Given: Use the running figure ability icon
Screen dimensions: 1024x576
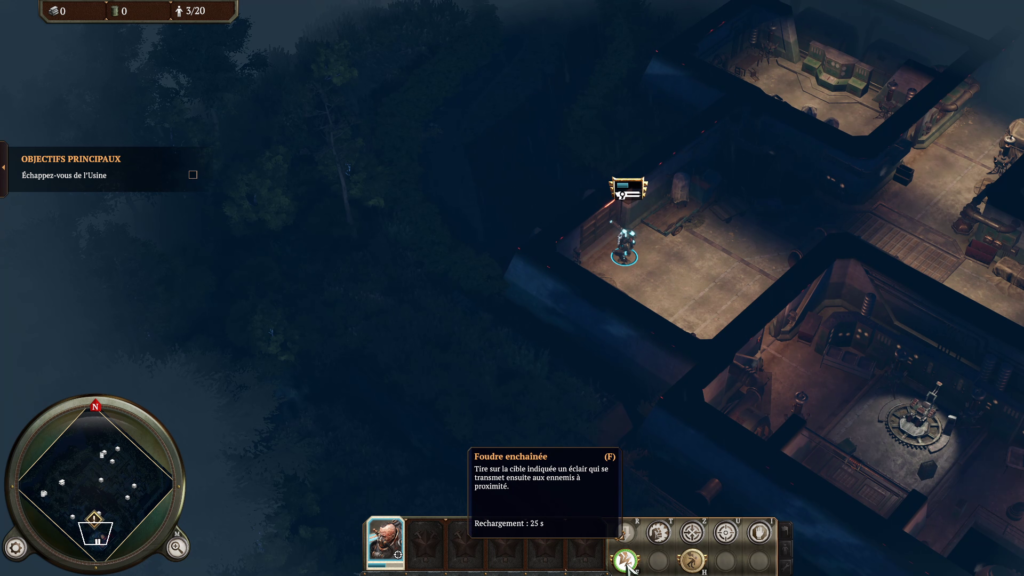Looking at the screenshot, I should coord(692,560).
